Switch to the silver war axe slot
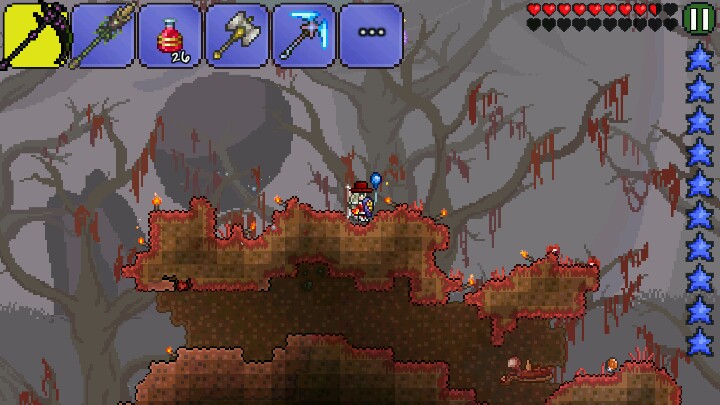Viewport: 720px width, 405px height. (236, 35)
